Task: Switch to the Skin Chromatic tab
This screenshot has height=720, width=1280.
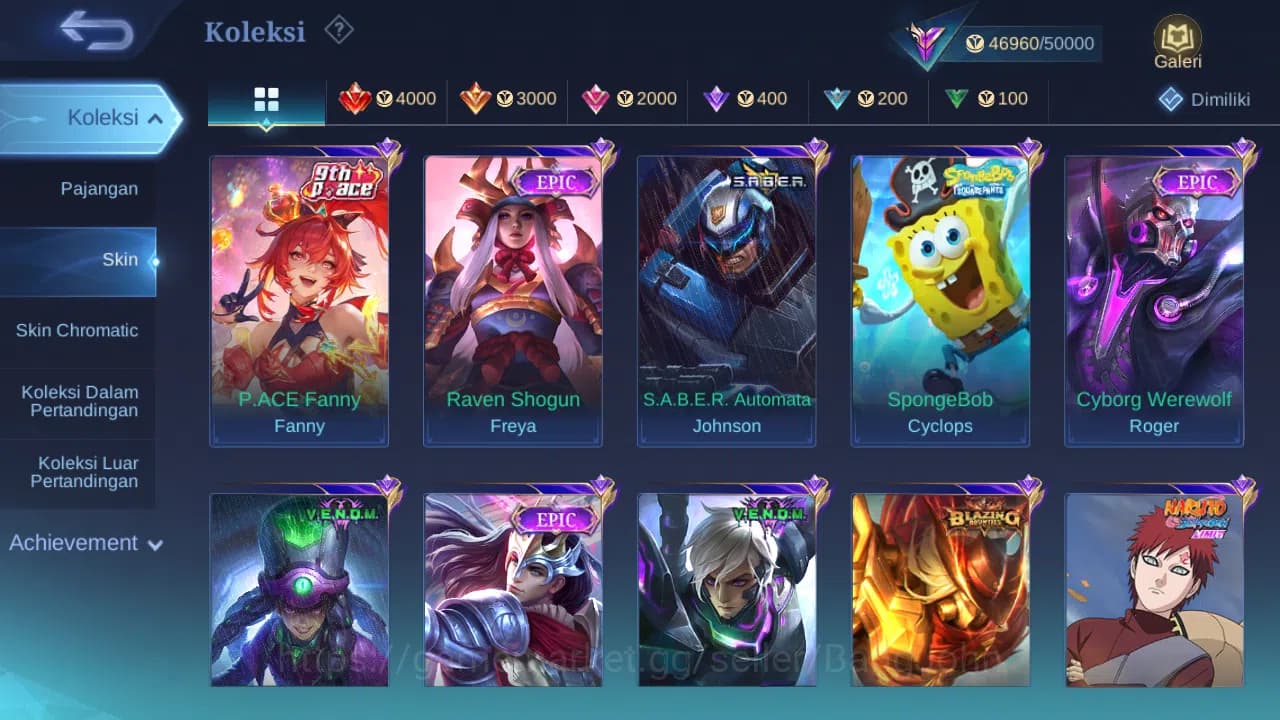Action: [79, 330]
